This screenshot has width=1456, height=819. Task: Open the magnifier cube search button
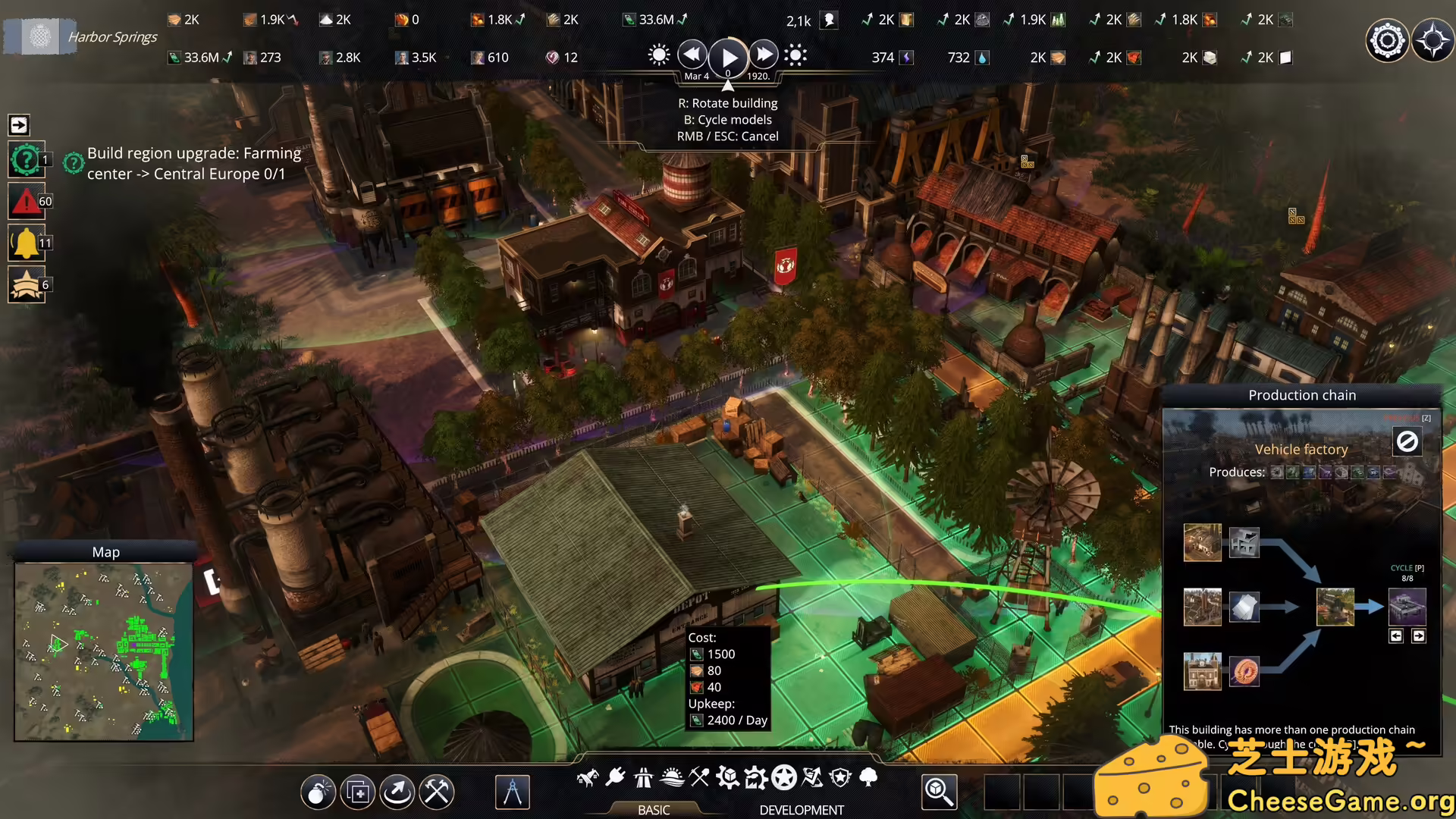click(939, 792)
